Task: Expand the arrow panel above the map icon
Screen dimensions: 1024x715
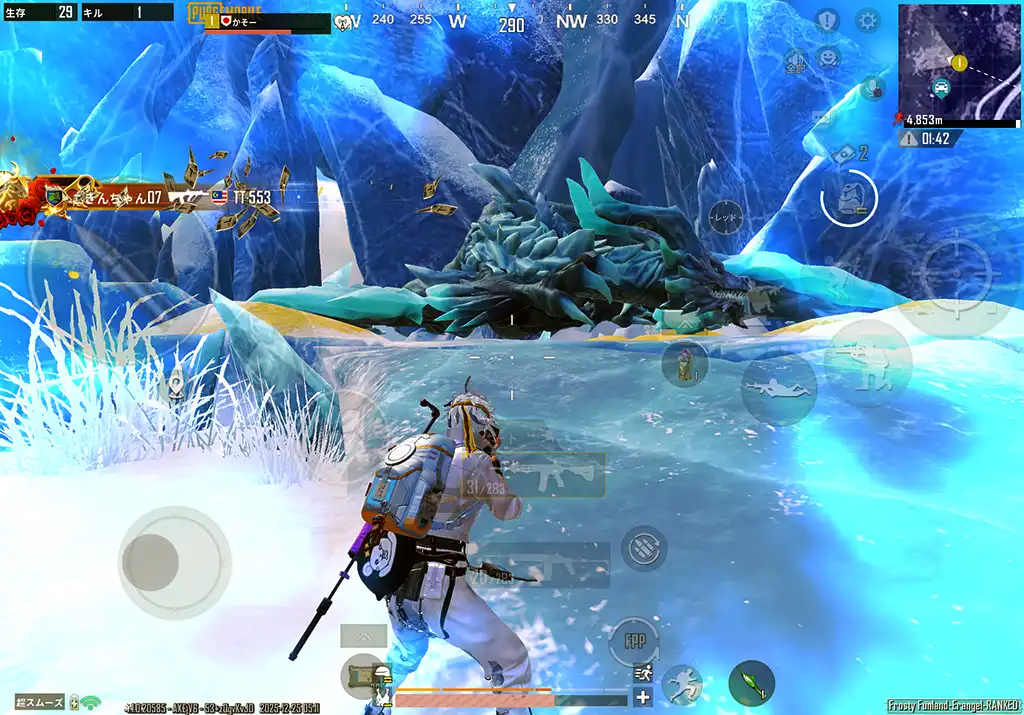Action: coord(363,635)
